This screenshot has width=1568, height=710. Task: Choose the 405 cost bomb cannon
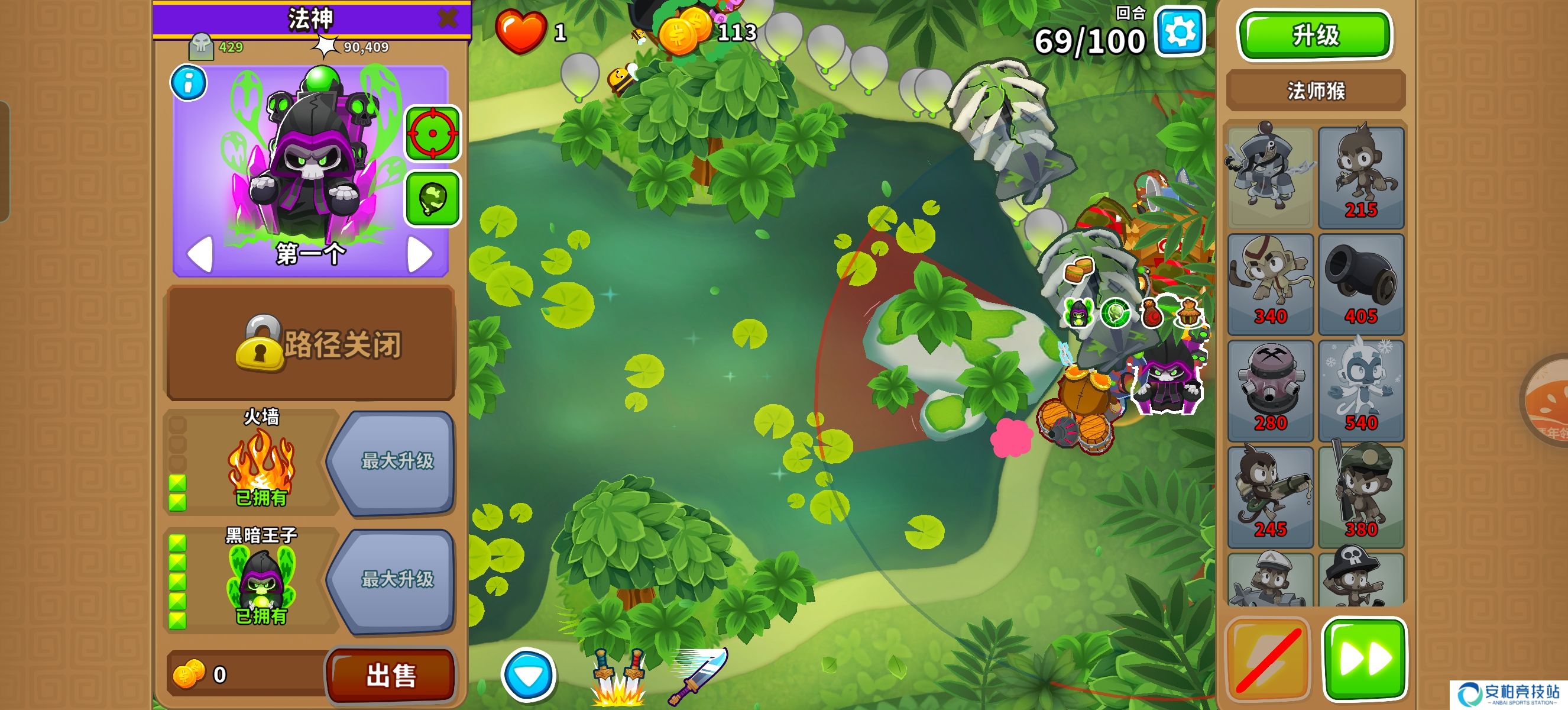pyautogui.click(x=1361, y=284)
